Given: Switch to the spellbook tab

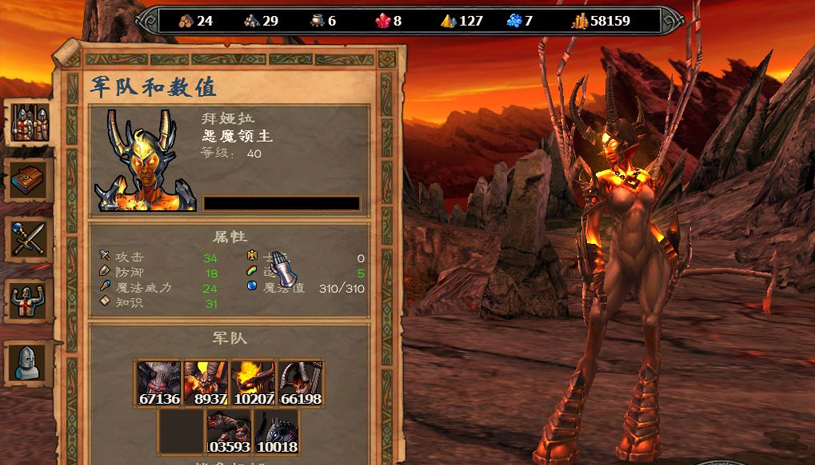Looking at the screenshot, I should click(29, 181).
